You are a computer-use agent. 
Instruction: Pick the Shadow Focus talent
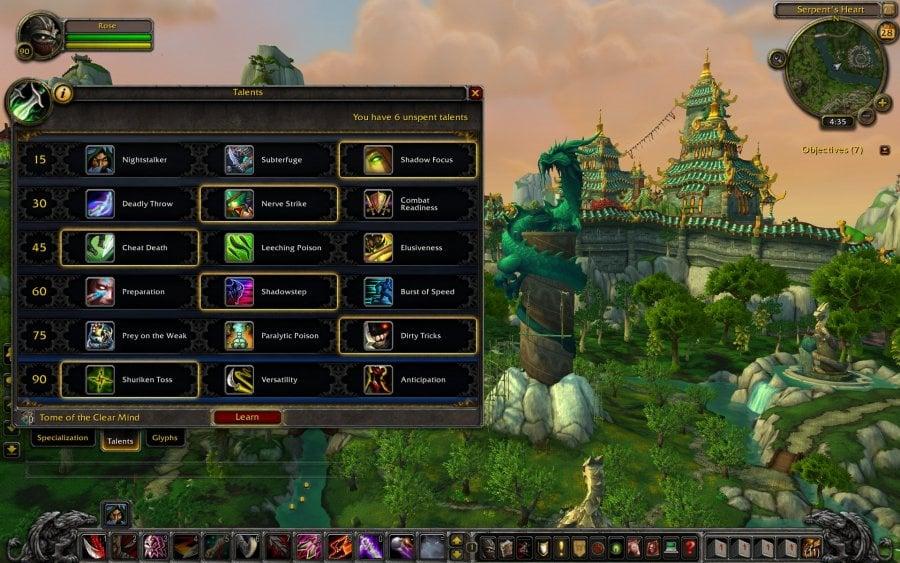(408, 160)
